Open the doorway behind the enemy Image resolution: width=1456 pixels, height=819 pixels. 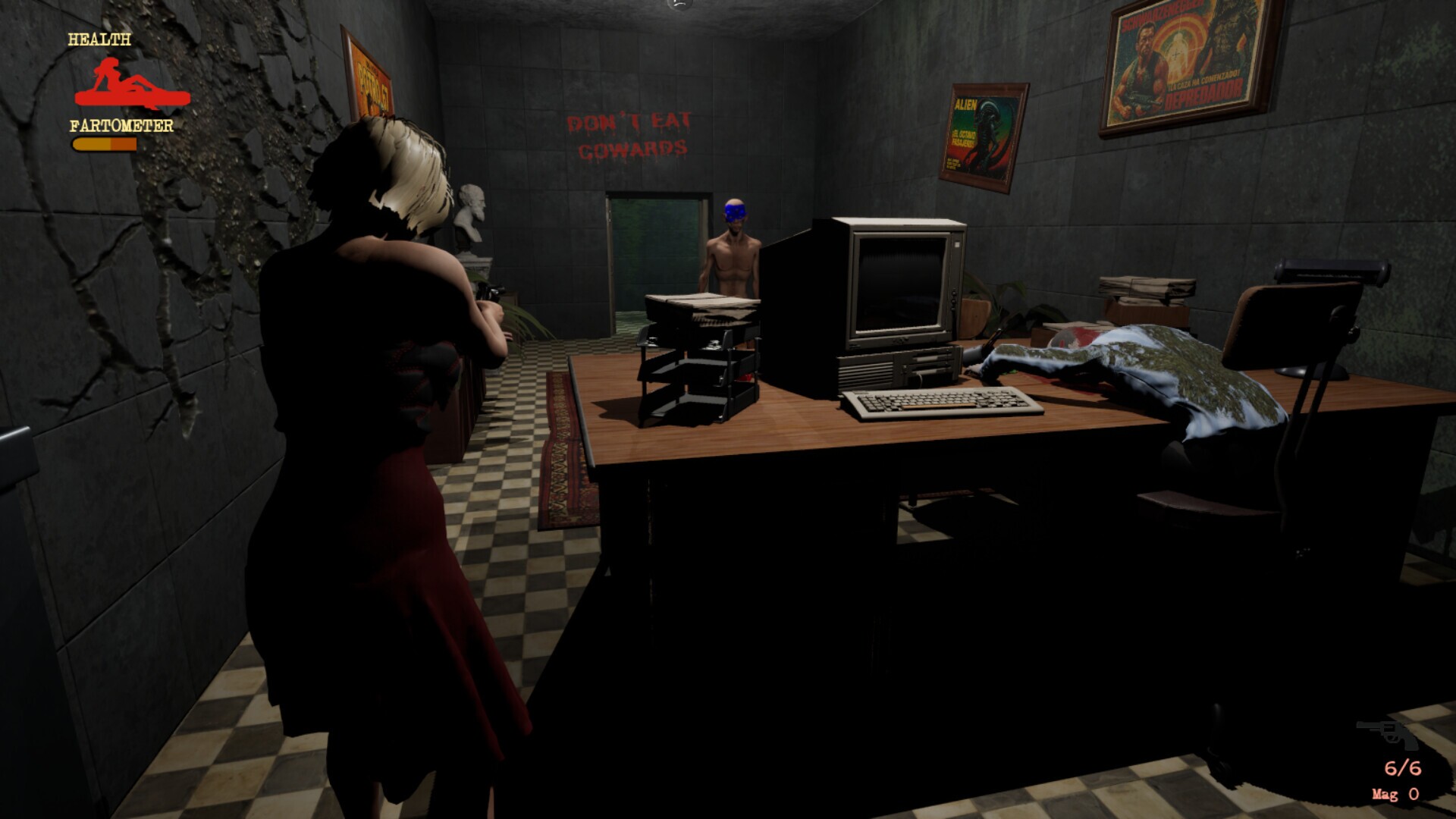point(656,250)
